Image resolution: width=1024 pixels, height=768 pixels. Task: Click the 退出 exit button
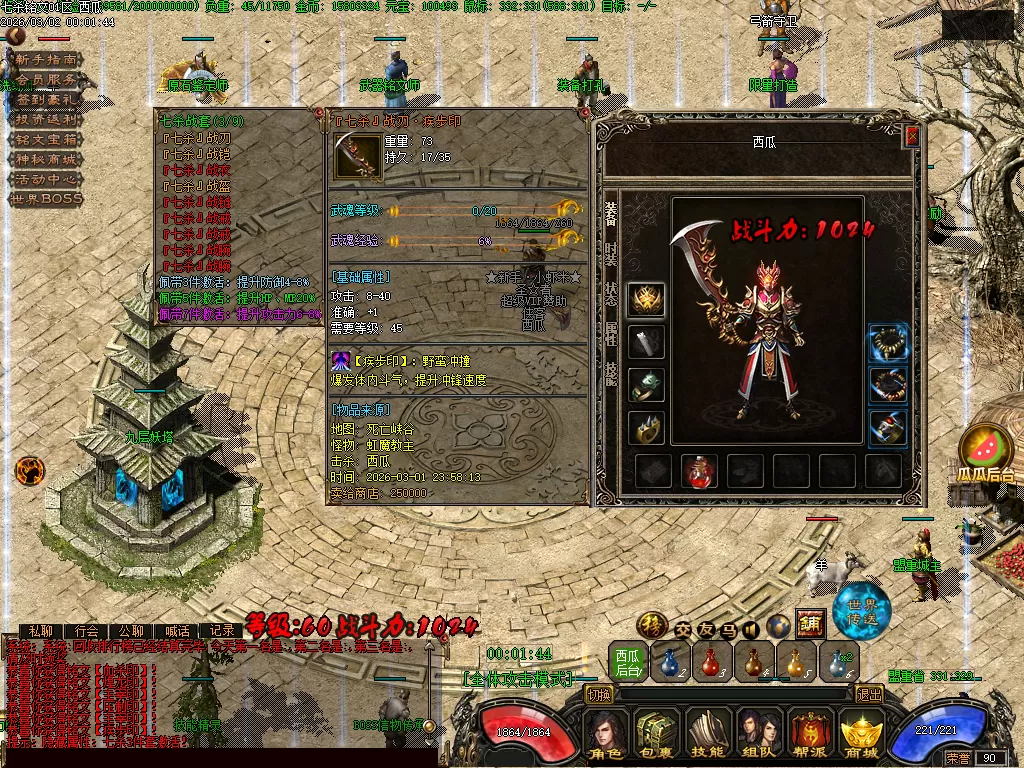coord(869,694)
